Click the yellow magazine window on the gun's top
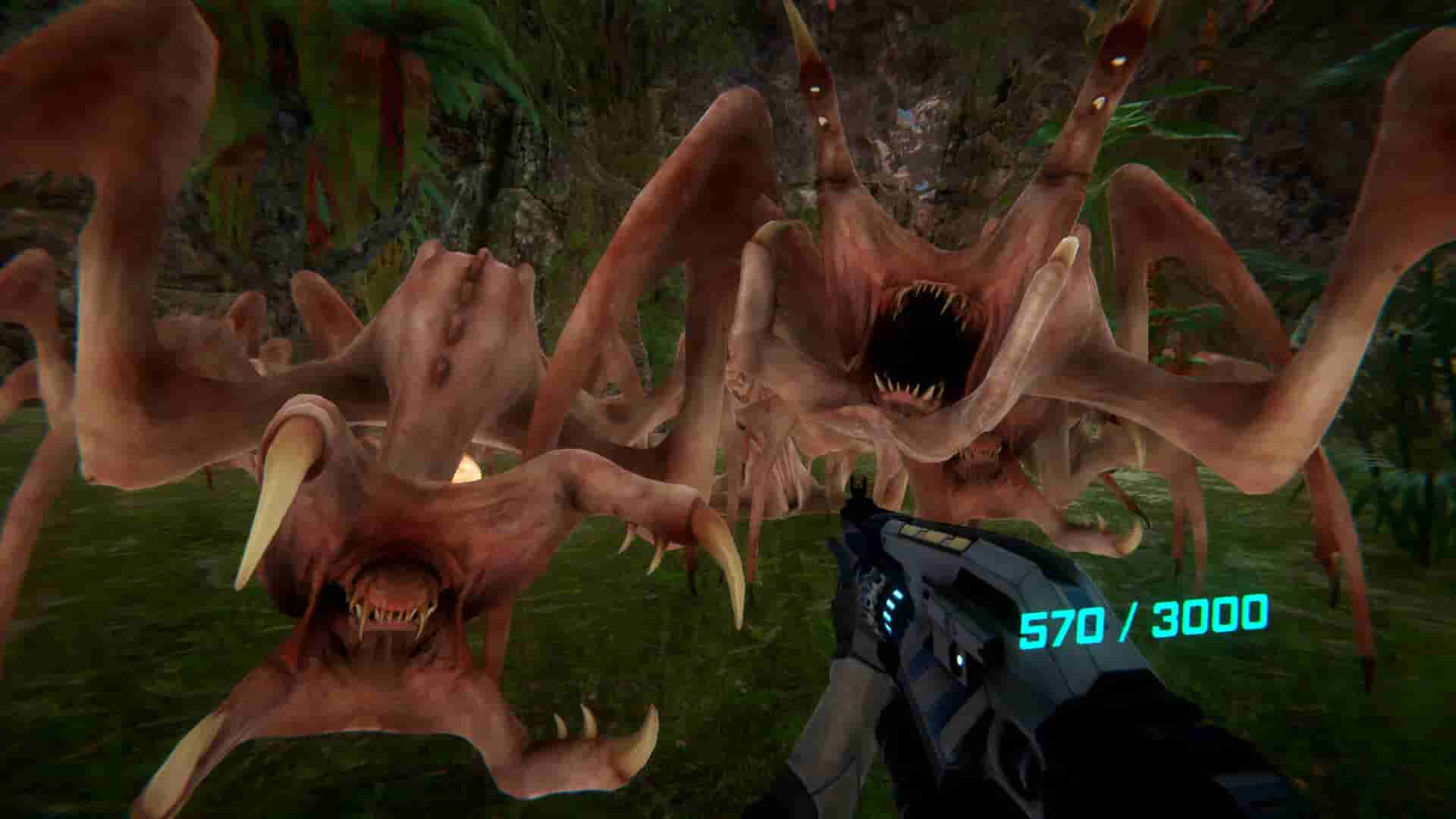This screenshot has width=1456, height=819. pos(934,538)
